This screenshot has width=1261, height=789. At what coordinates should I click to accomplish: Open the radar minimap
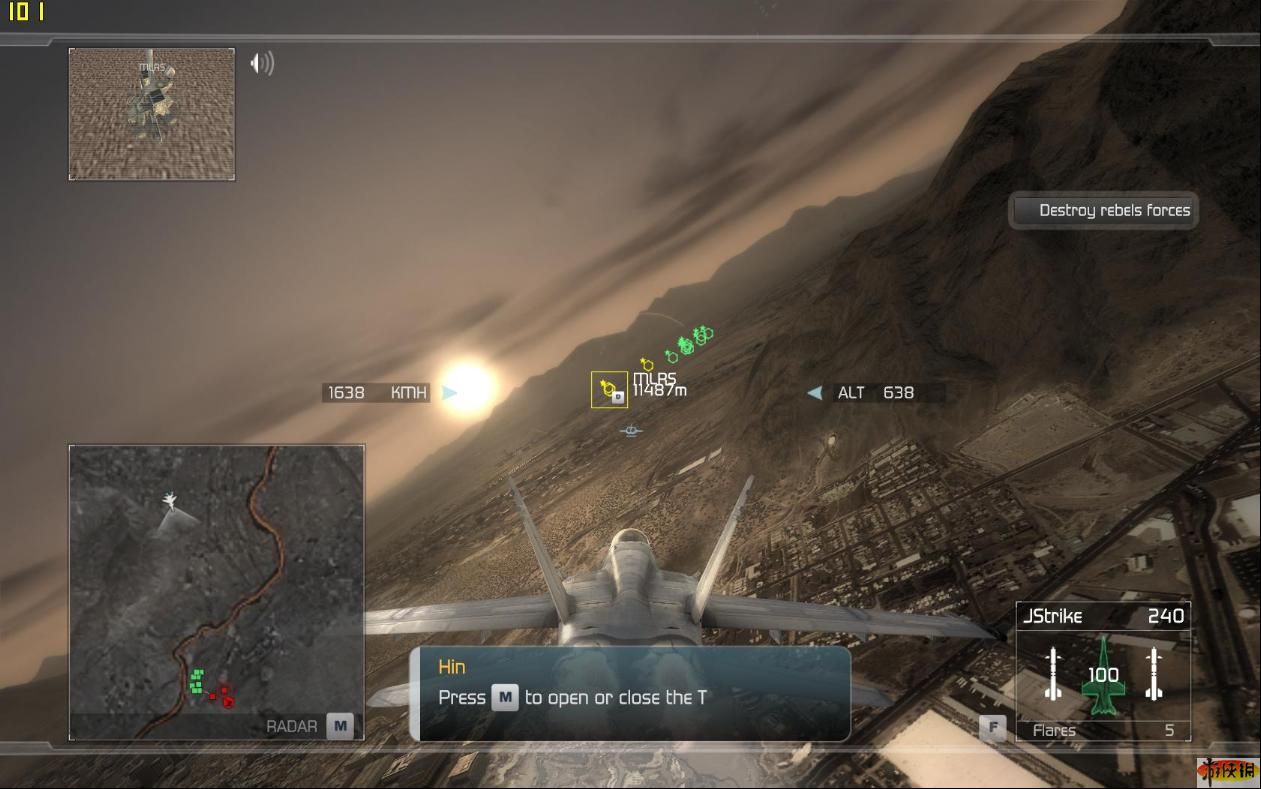pos(216,592)
